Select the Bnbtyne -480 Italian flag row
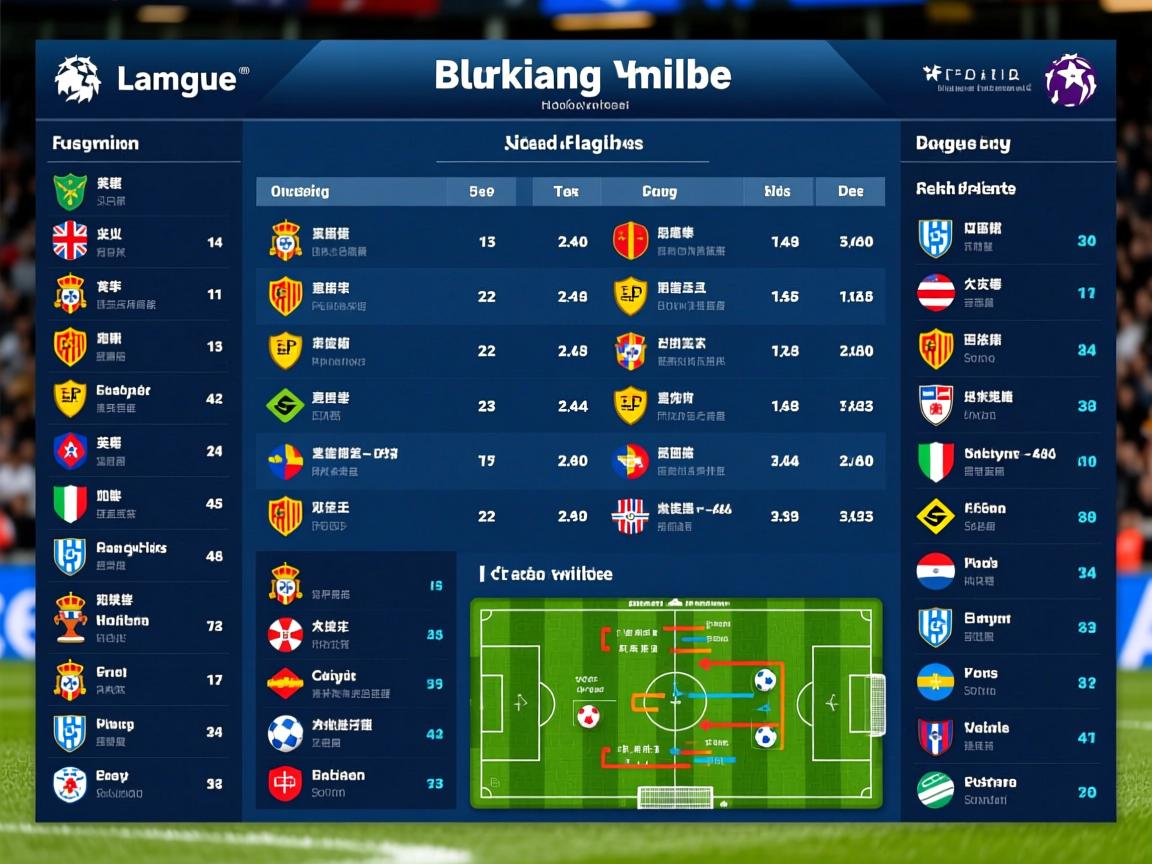The height and width of the screenshot is (864, 1152). pyautogui.click(x=1007, y=461)
